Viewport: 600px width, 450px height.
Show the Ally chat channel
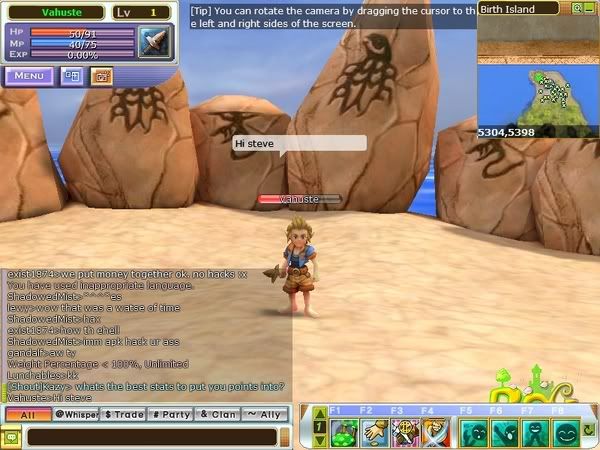pos(266,414)
